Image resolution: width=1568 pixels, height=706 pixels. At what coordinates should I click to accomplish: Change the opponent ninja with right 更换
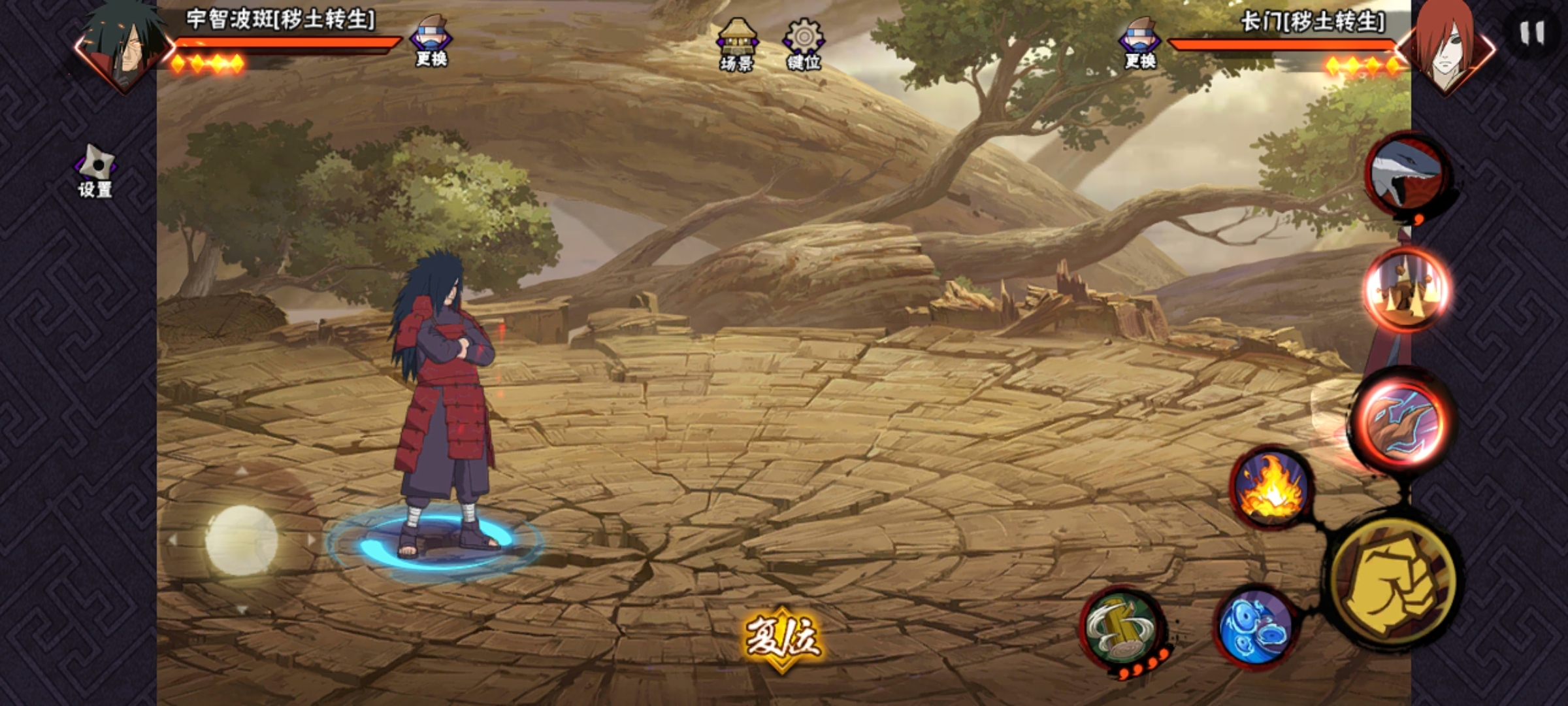tap(1140, 43)
